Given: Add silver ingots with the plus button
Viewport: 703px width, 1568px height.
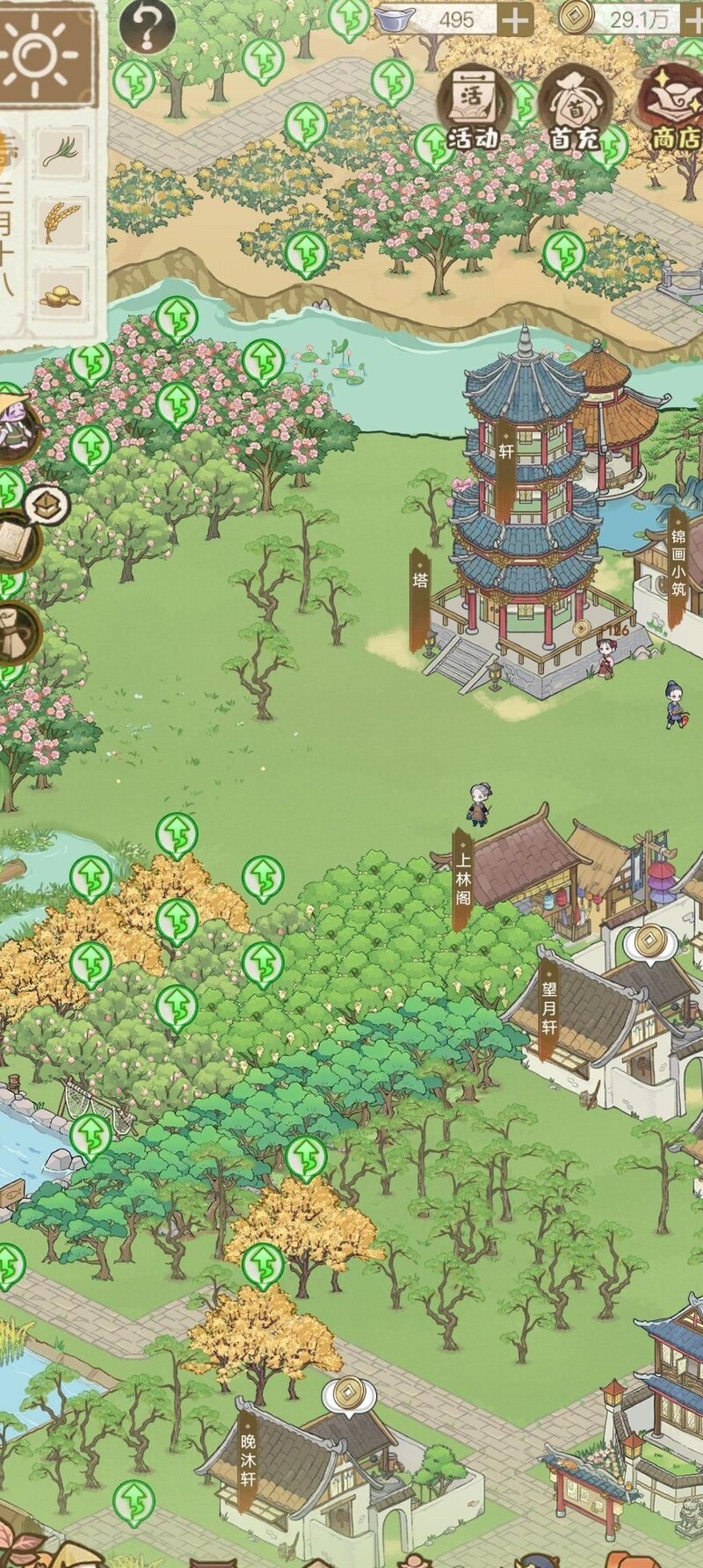Looking at the screenshot, I should coord(515,18).
